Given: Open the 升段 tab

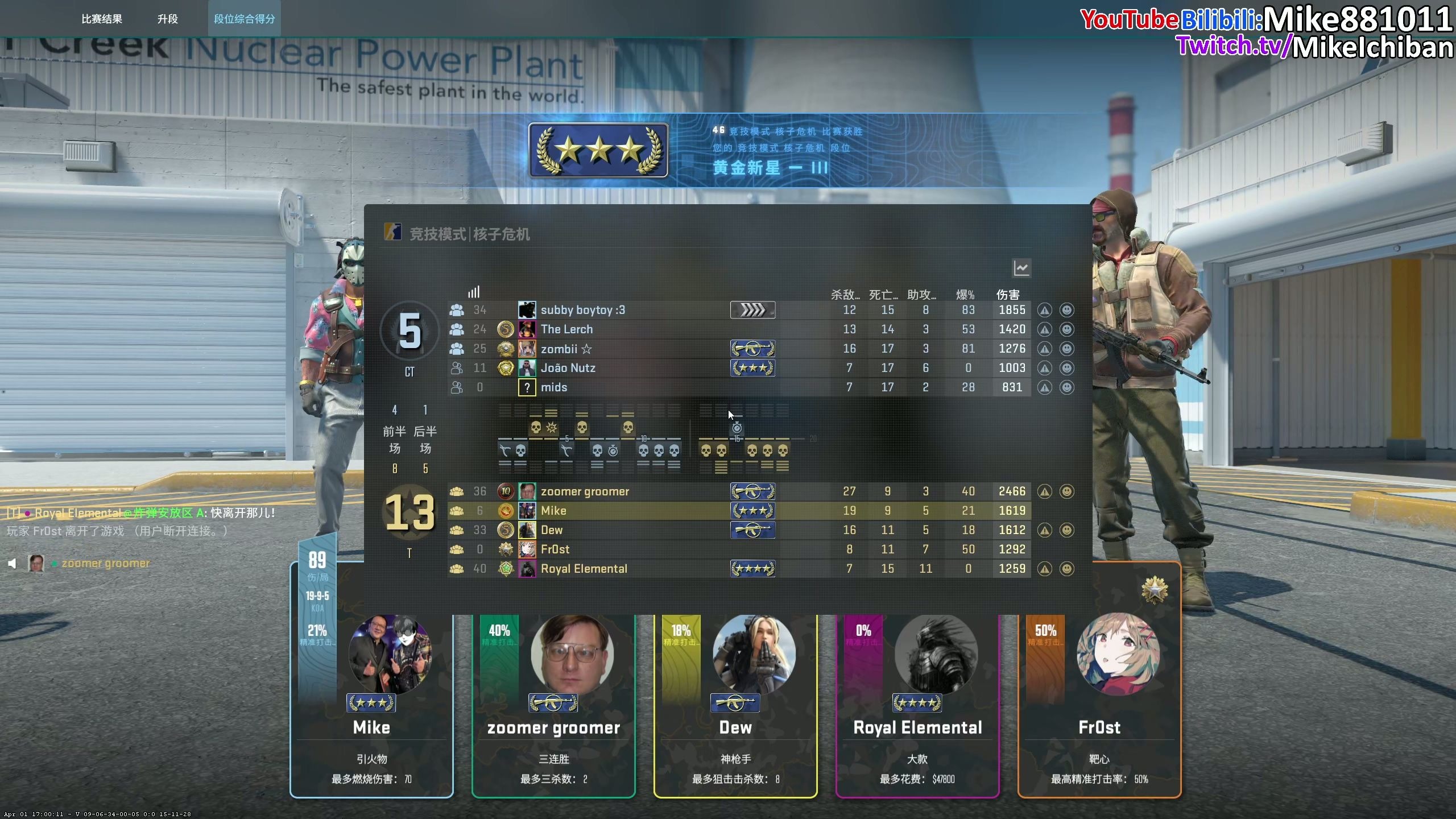Looking at the screenshot, I should click(x=168, y=19).
